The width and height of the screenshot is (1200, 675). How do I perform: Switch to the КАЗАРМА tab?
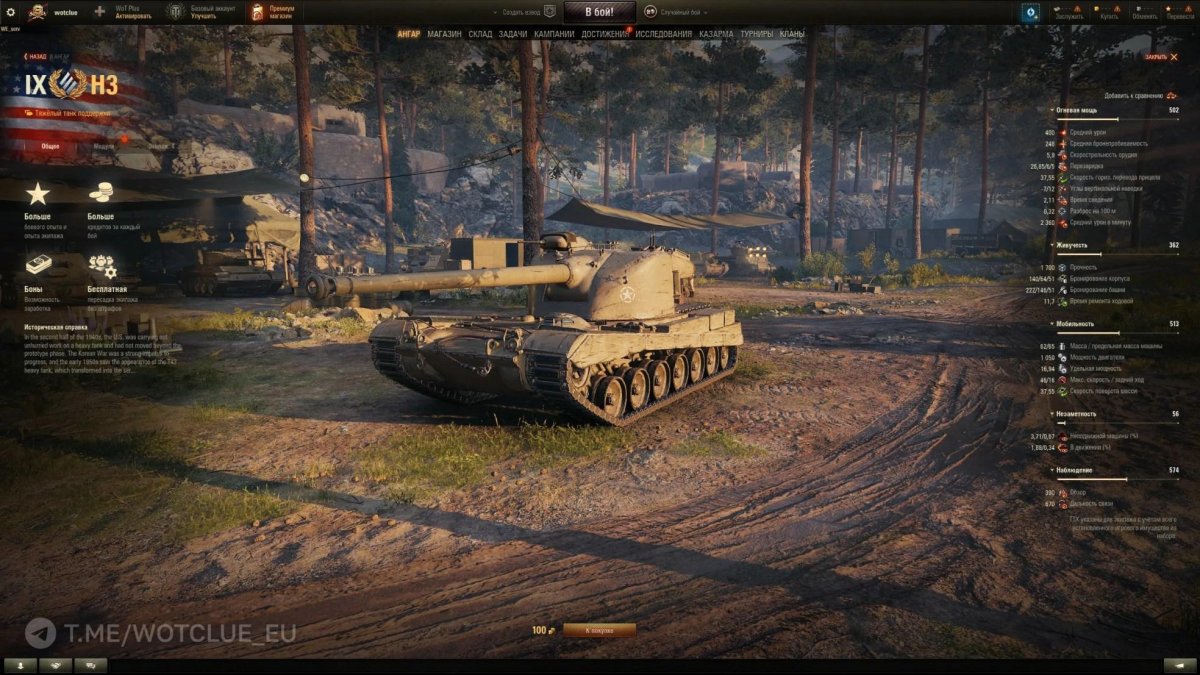[x=716, y=34]
